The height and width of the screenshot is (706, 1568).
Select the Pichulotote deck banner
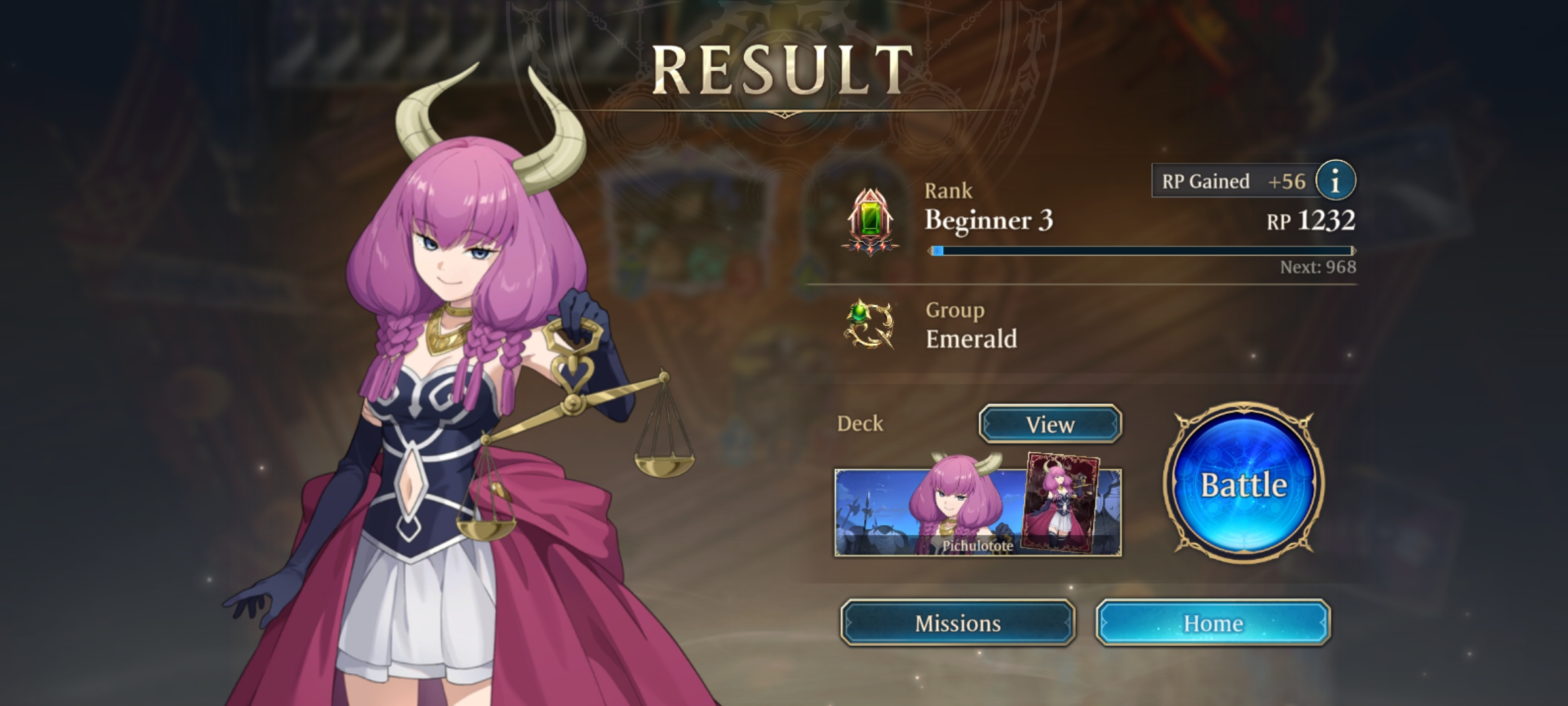(x=977, y=513)
